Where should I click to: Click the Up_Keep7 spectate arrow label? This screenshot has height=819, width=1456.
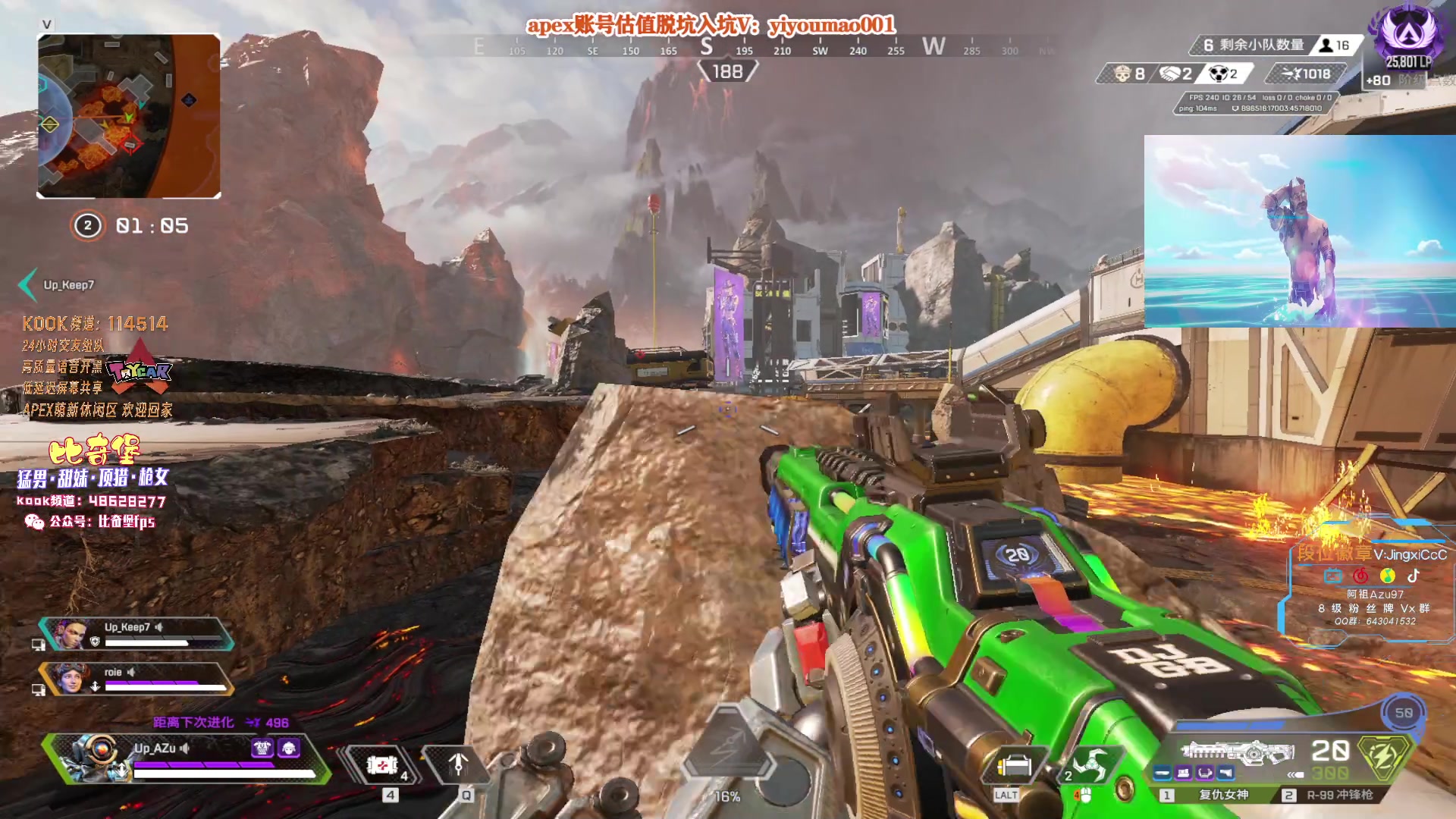tap(58, 285)
